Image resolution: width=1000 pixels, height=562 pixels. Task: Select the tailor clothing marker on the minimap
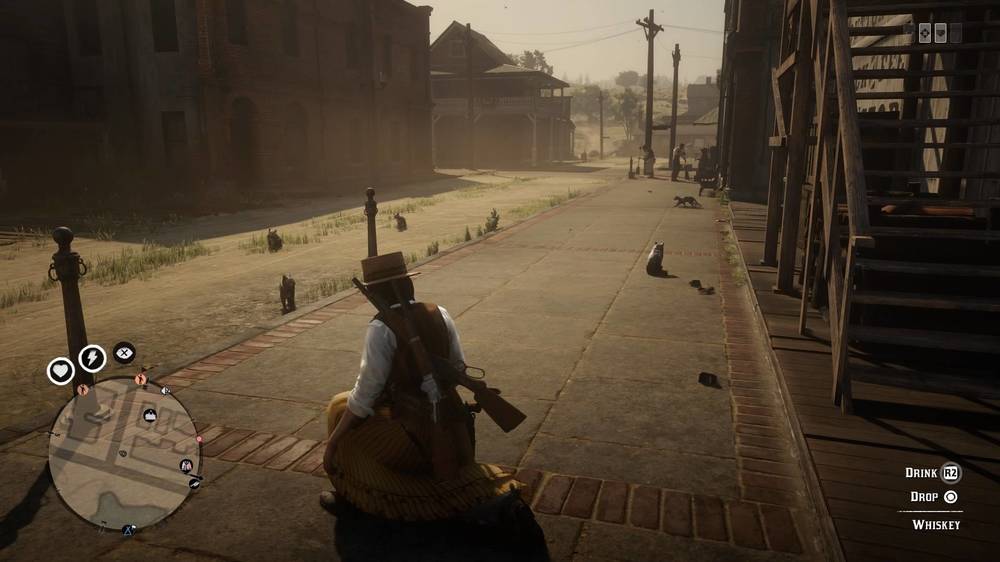186,465
